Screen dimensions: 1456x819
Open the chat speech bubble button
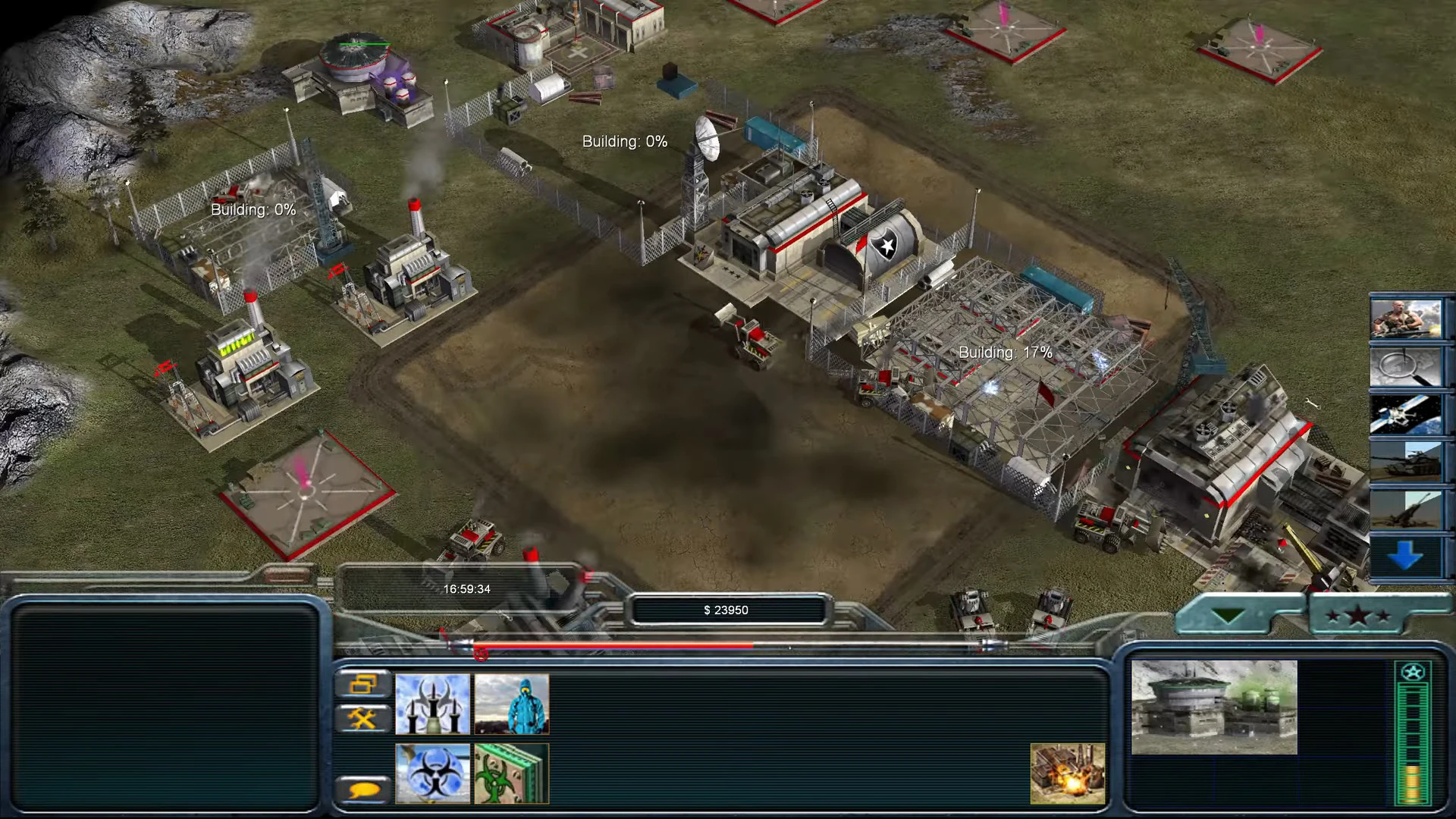pyautogui.click(x=363, y=790)
